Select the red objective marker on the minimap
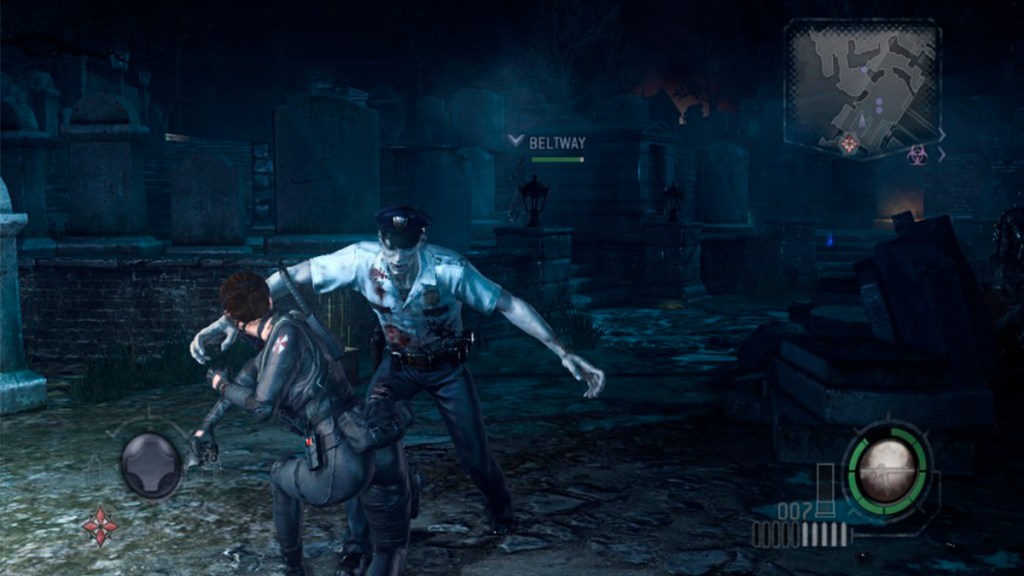The width and height of the screenshot is (1024, 576). coord(849,144)
